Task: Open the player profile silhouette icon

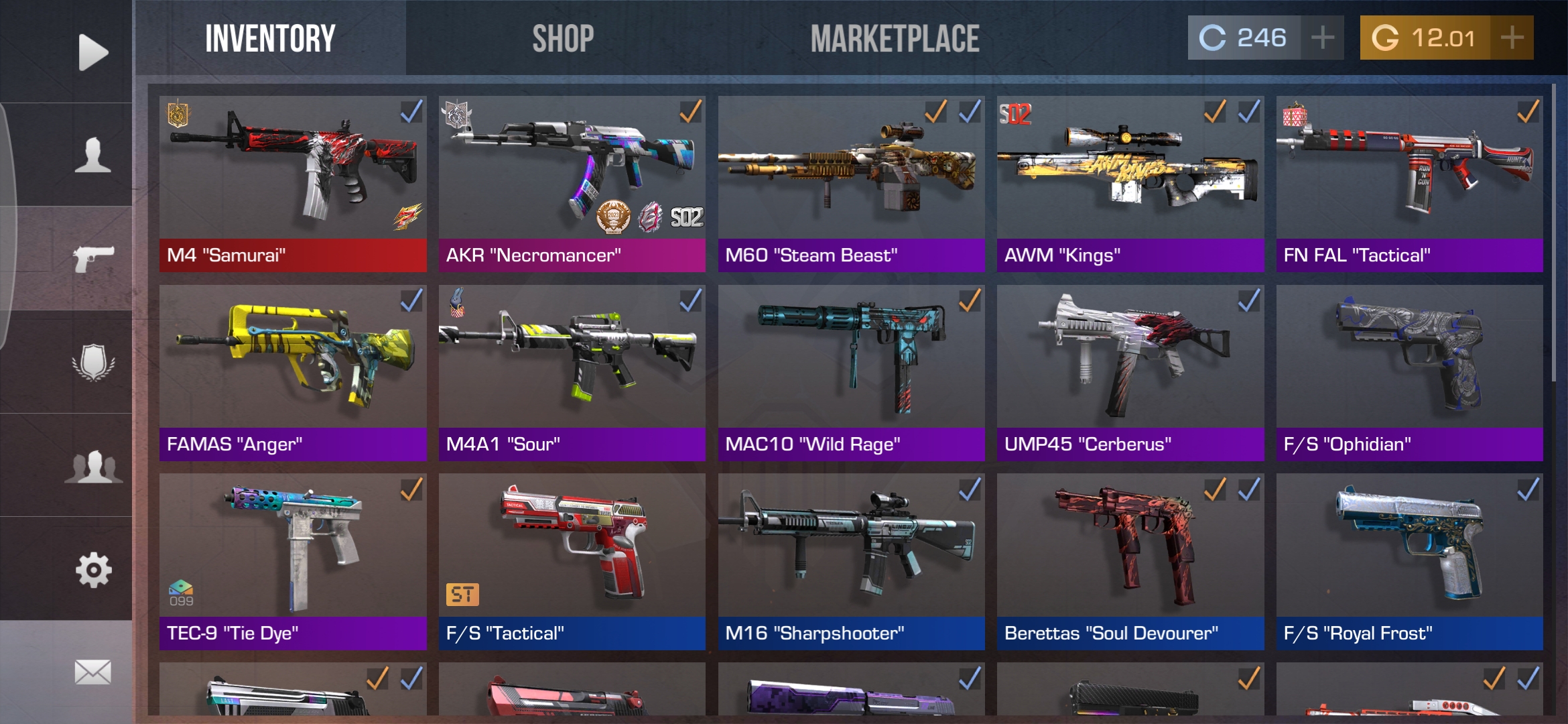Action: (x=92, y=155)
